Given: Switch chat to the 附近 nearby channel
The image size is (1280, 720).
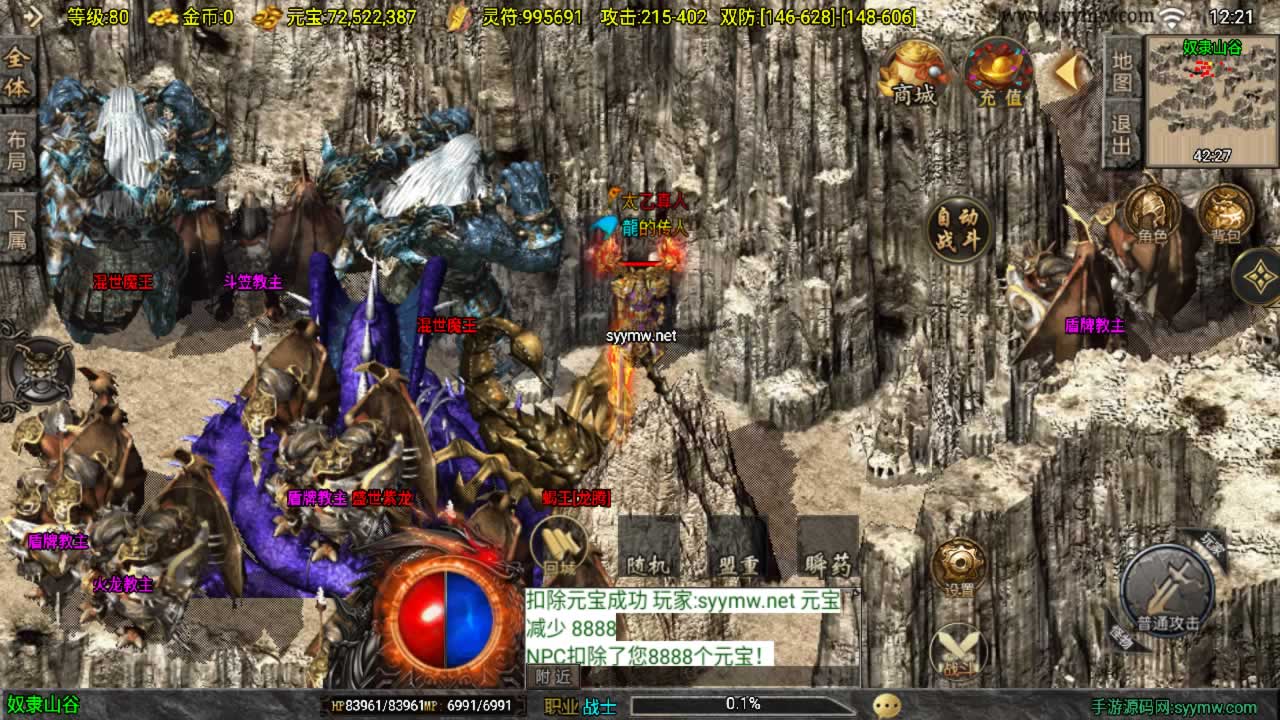Looking at the screenshot, I should [552, 676].
